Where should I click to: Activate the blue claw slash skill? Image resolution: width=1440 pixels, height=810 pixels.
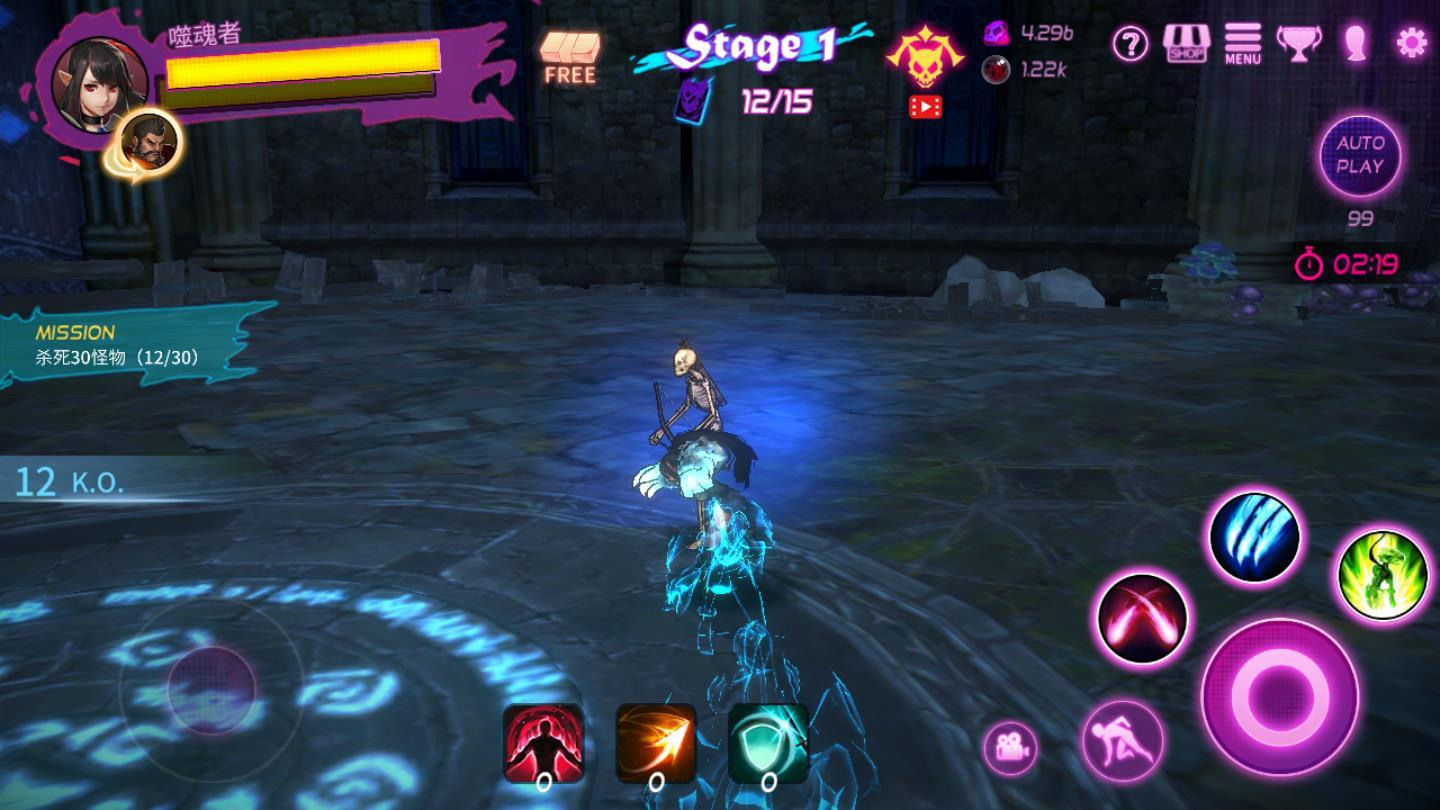(1254, 538)
